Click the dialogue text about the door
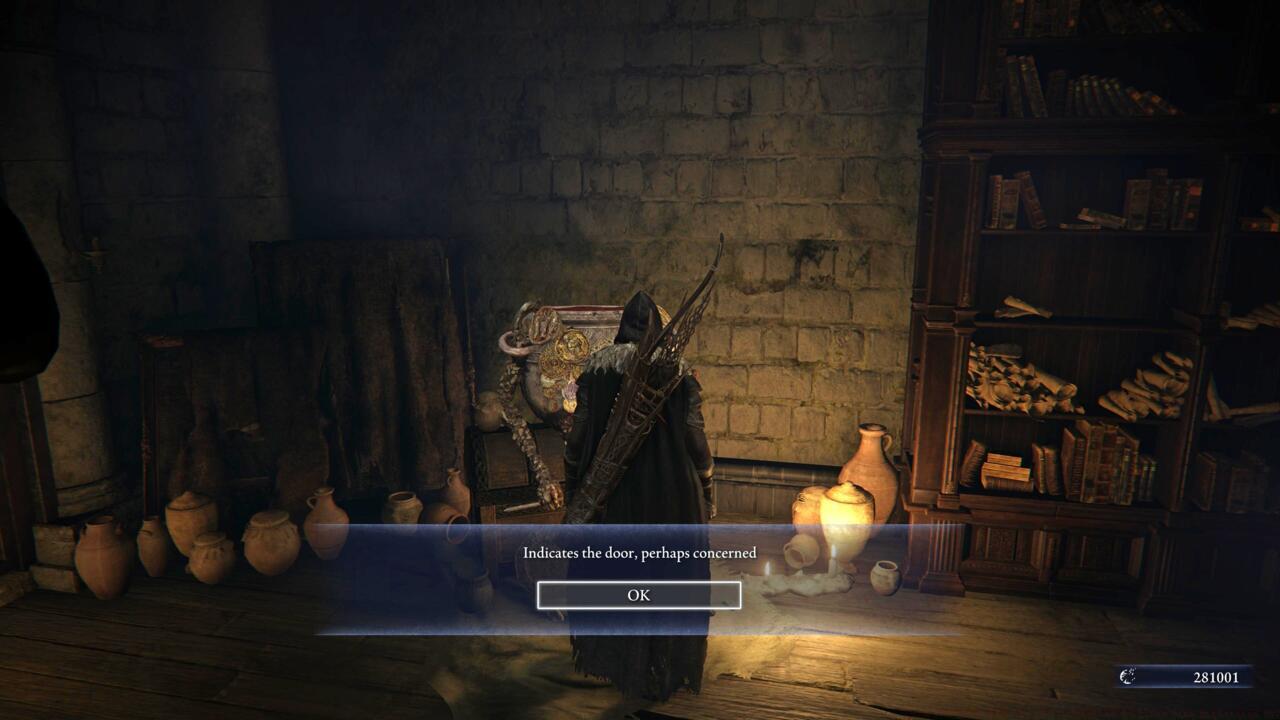 pyautogui.click(x=640, y=552)
